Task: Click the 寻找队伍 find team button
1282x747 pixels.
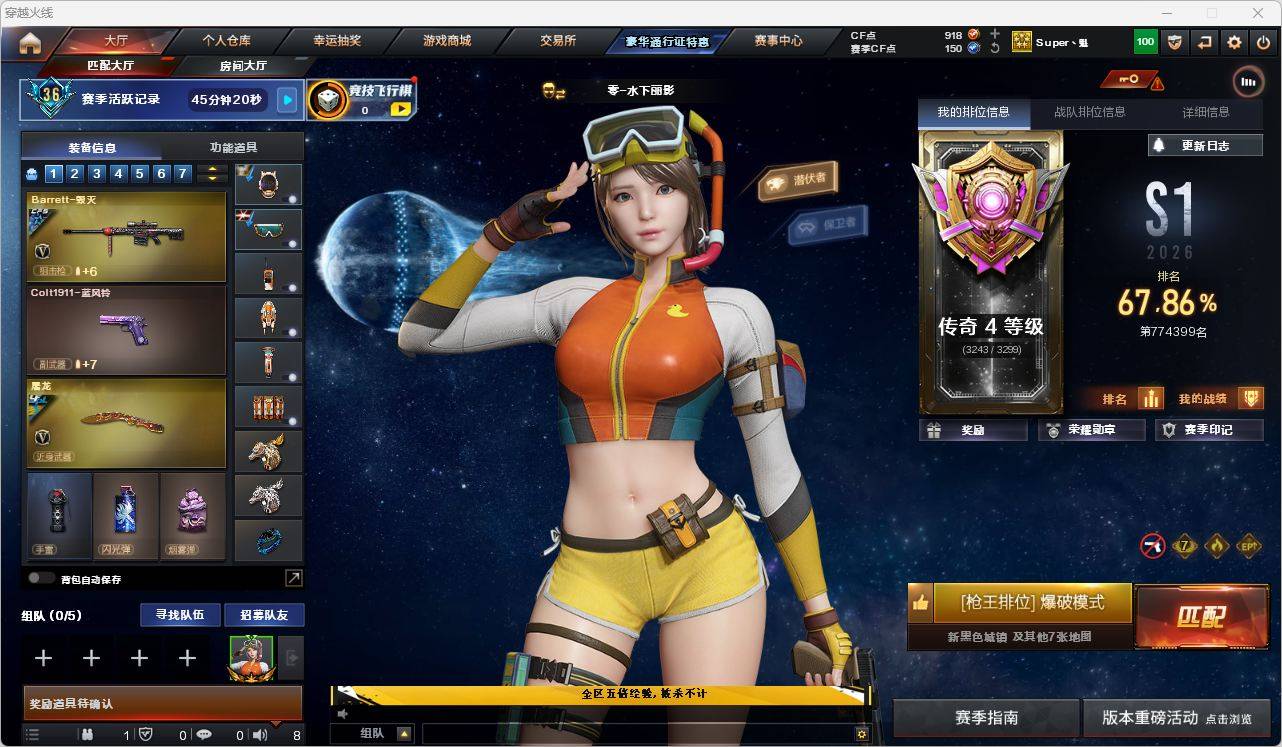Action: [180, 615]
